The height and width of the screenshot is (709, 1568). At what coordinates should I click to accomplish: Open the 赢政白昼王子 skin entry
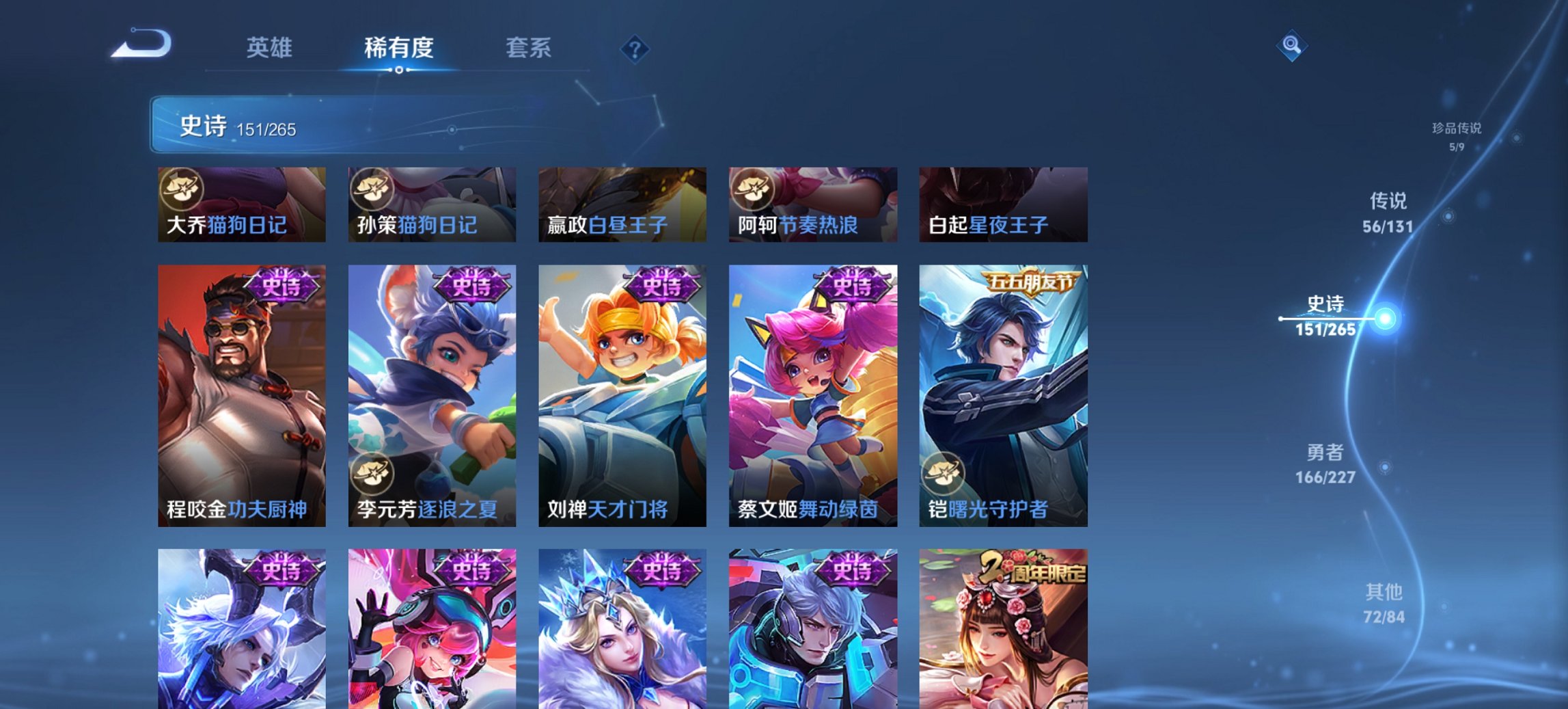(621, 203)
